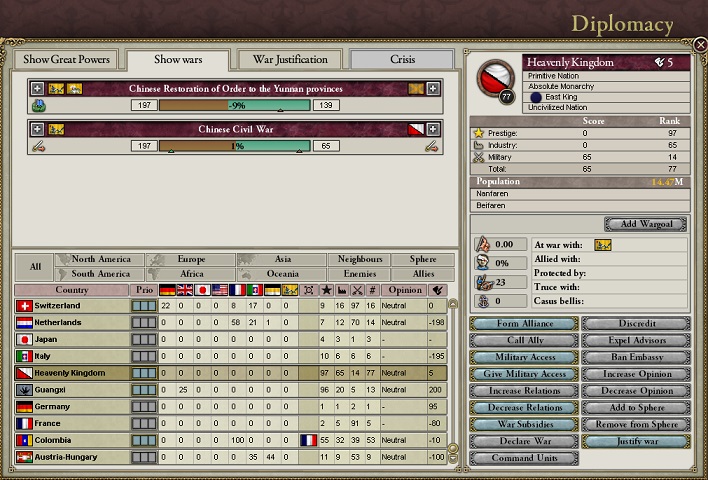Select the Switzerland row
Image resolution: width=708 pixels, height=480 pixels.
tap(70, 305)
